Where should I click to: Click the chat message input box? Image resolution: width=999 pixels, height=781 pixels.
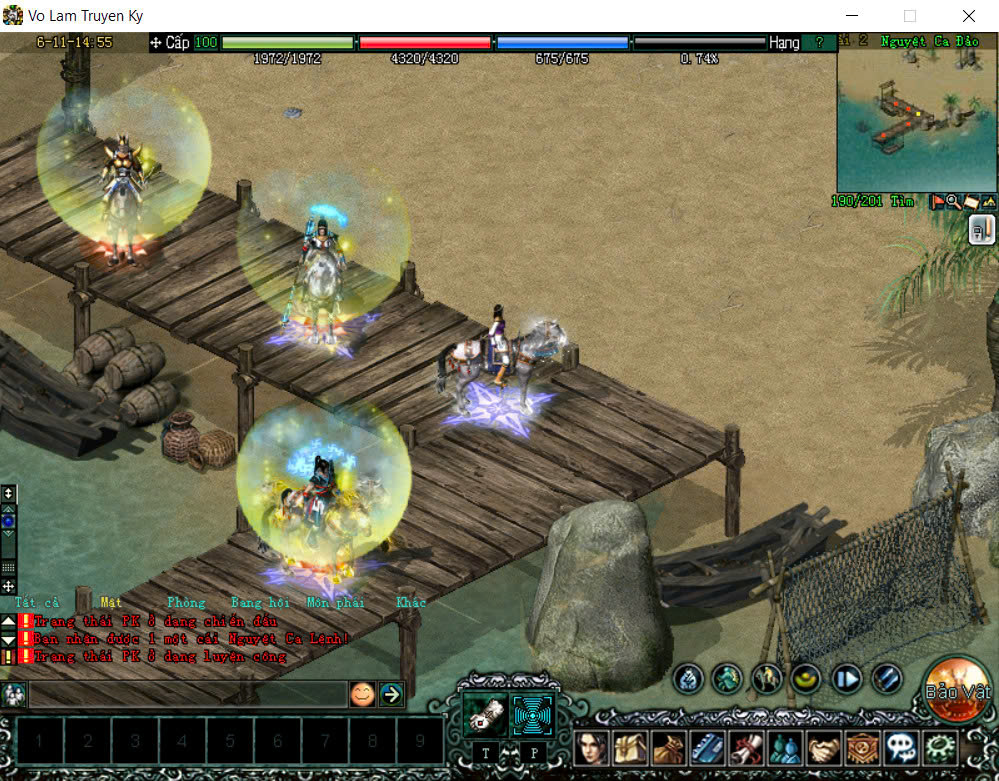click(x=187, y=693)
